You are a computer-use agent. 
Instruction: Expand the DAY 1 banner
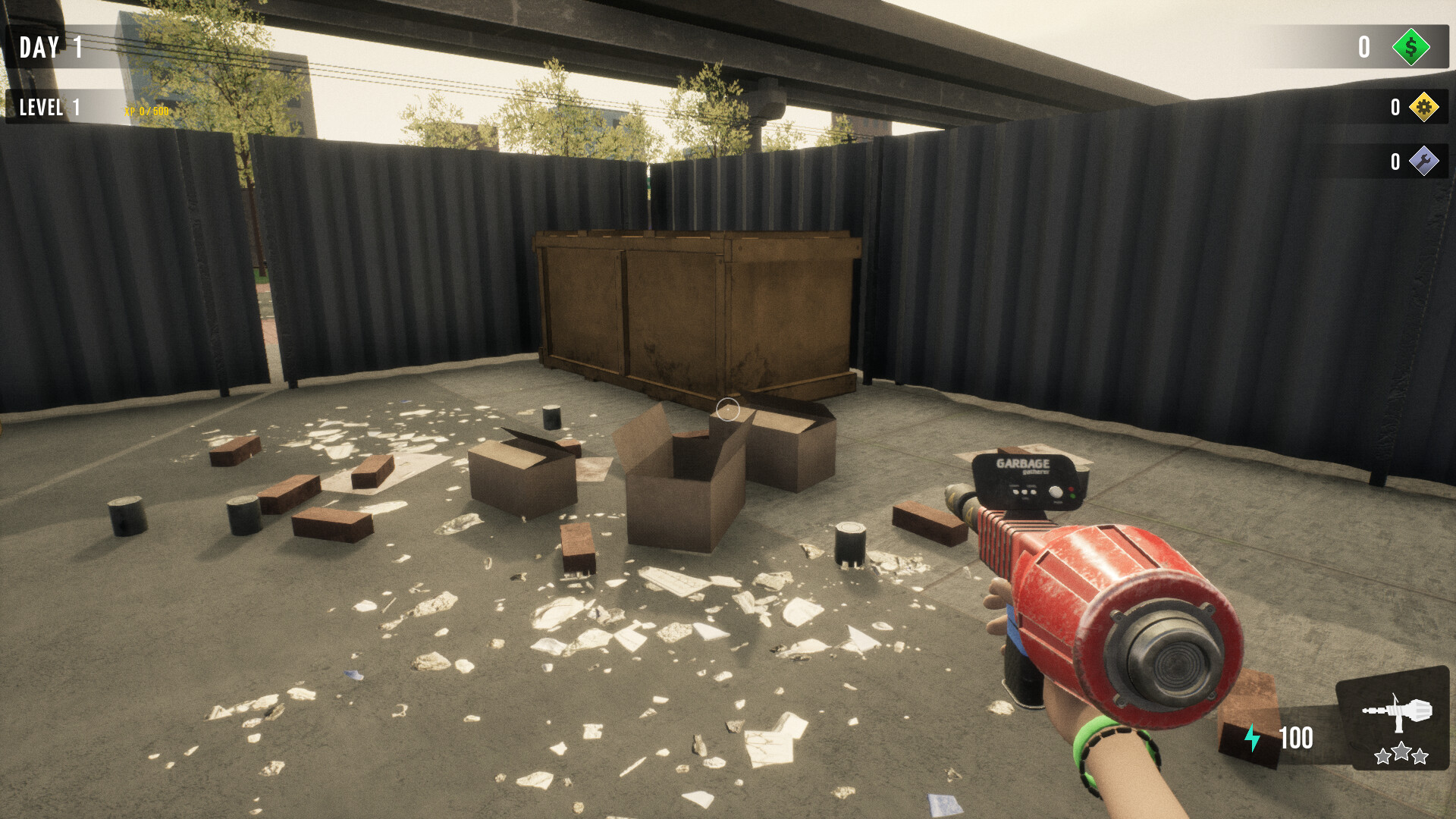pos(50,48)
